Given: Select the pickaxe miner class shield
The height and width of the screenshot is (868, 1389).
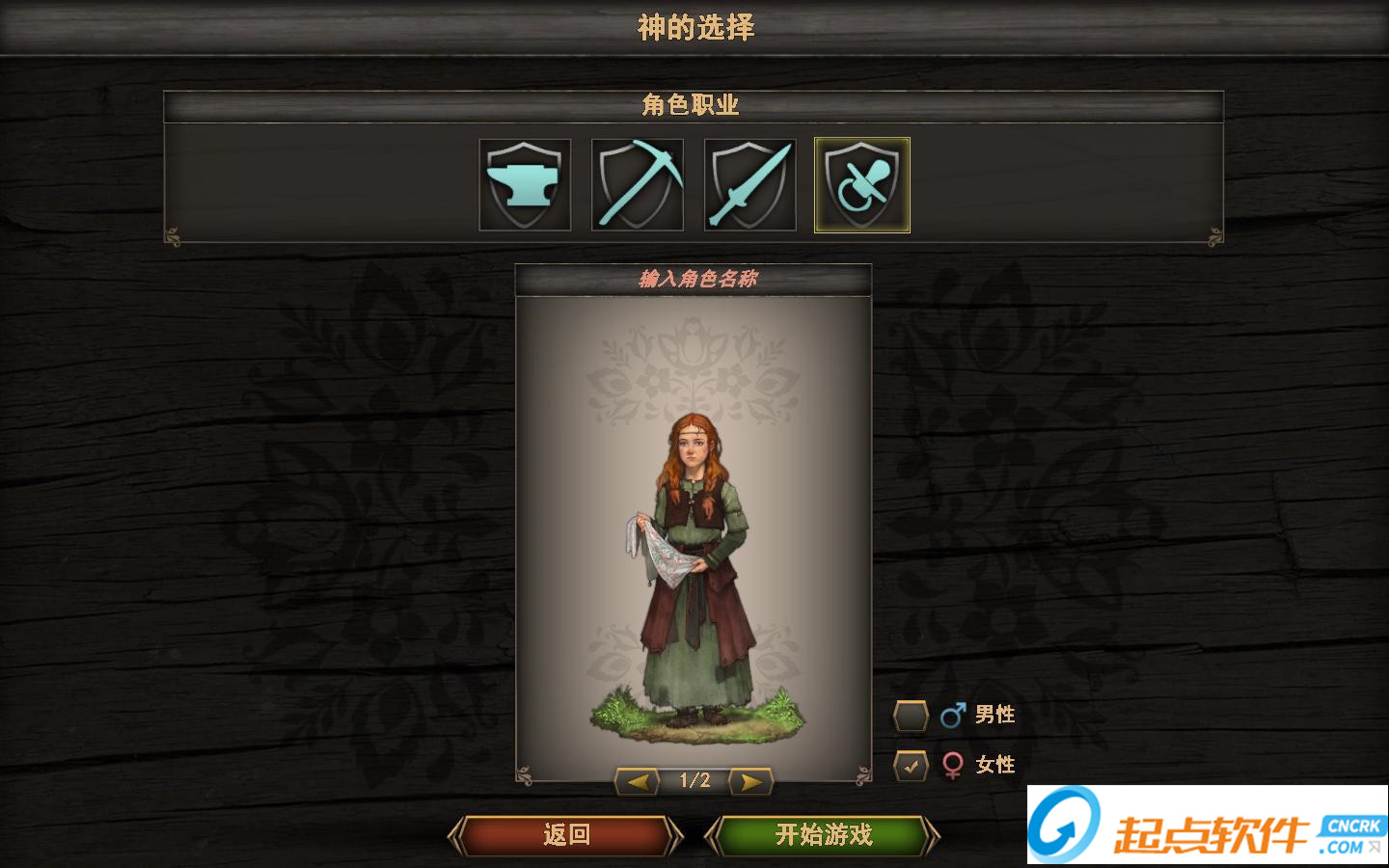Looking at the screenshot, I should click(637, 184).
